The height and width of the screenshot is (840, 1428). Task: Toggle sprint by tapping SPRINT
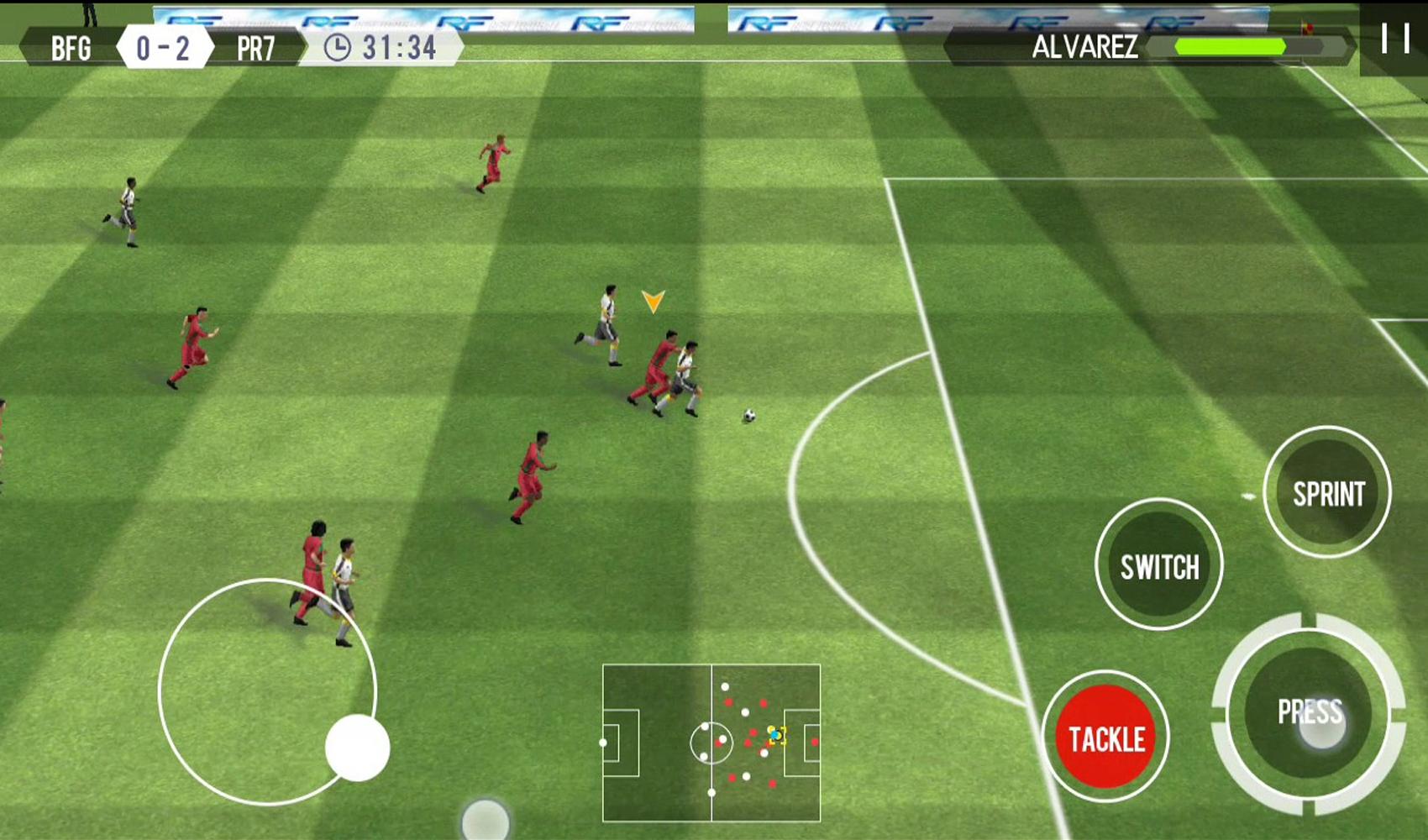click(1327, 493)
